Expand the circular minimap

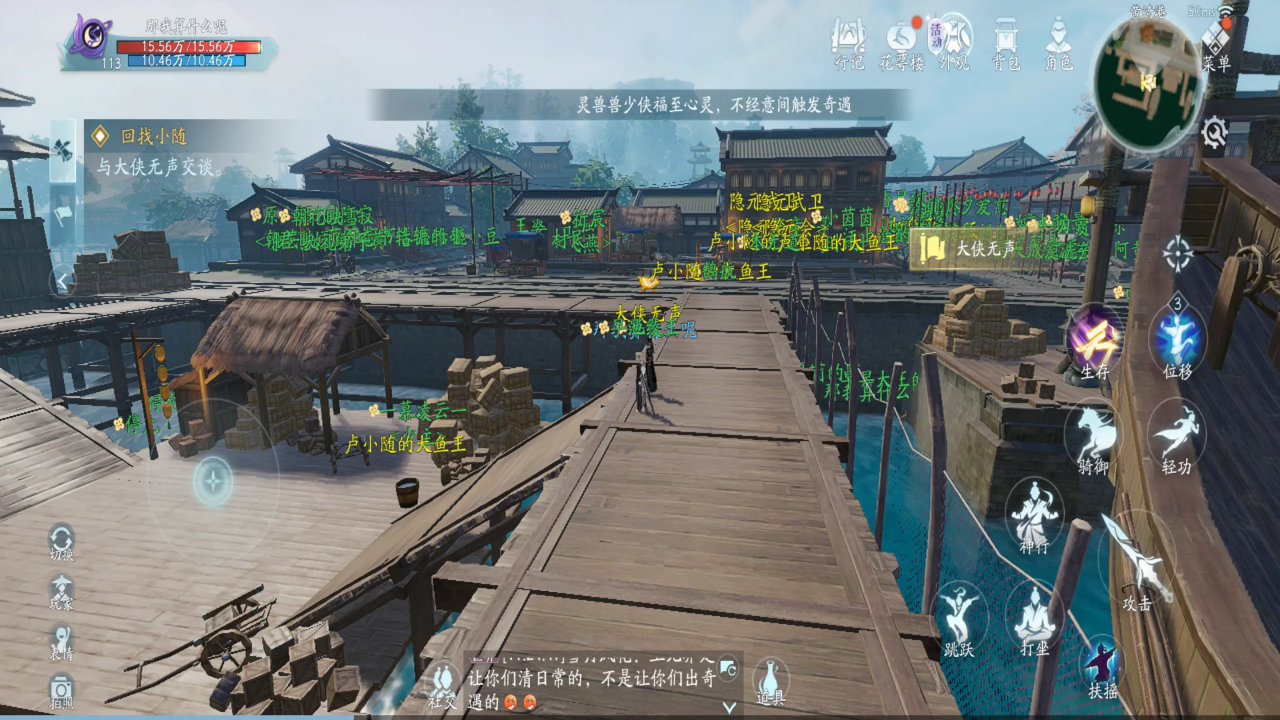1148,80
